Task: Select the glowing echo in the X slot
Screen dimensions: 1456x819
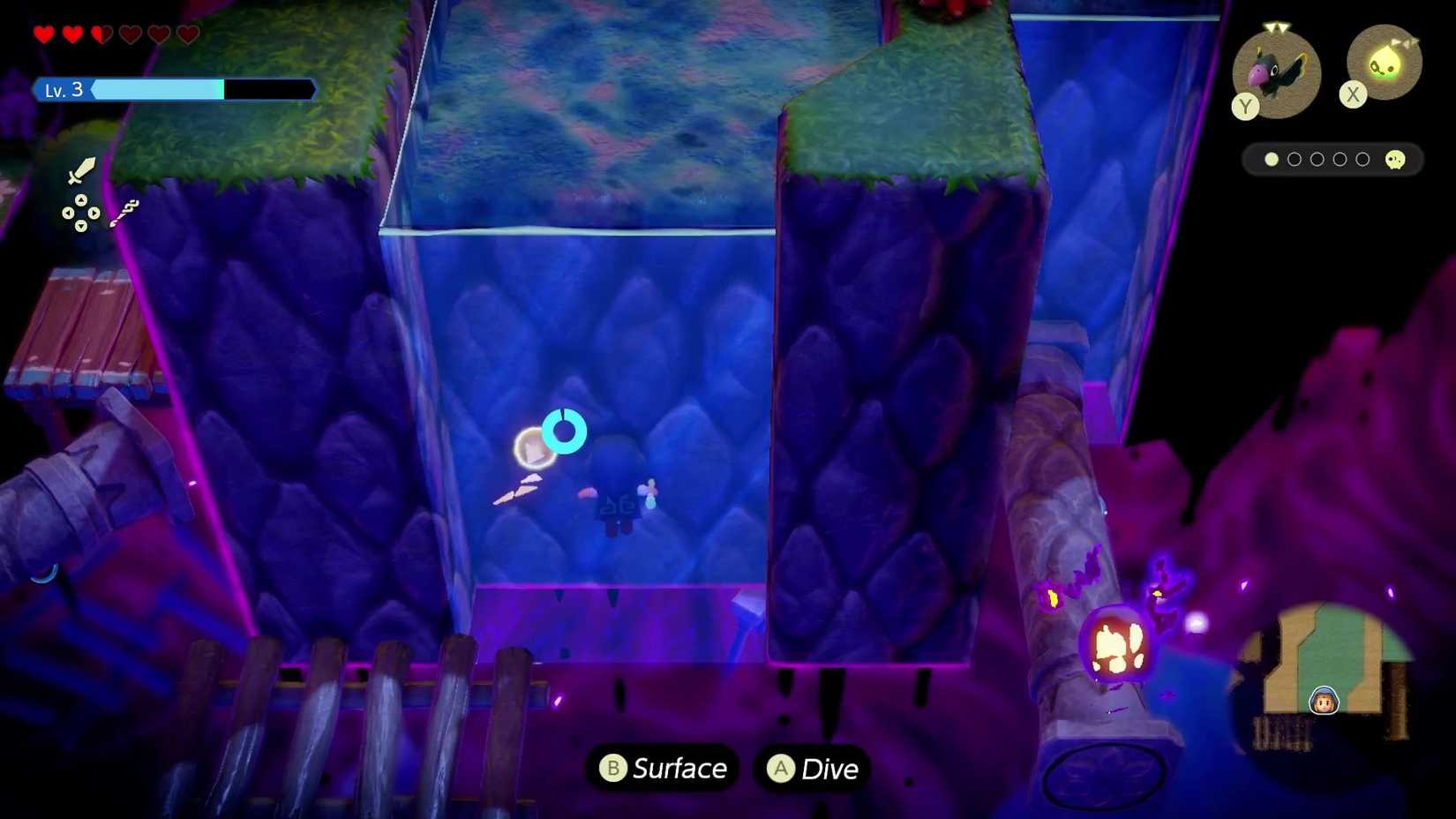Action: [1384, 62]
